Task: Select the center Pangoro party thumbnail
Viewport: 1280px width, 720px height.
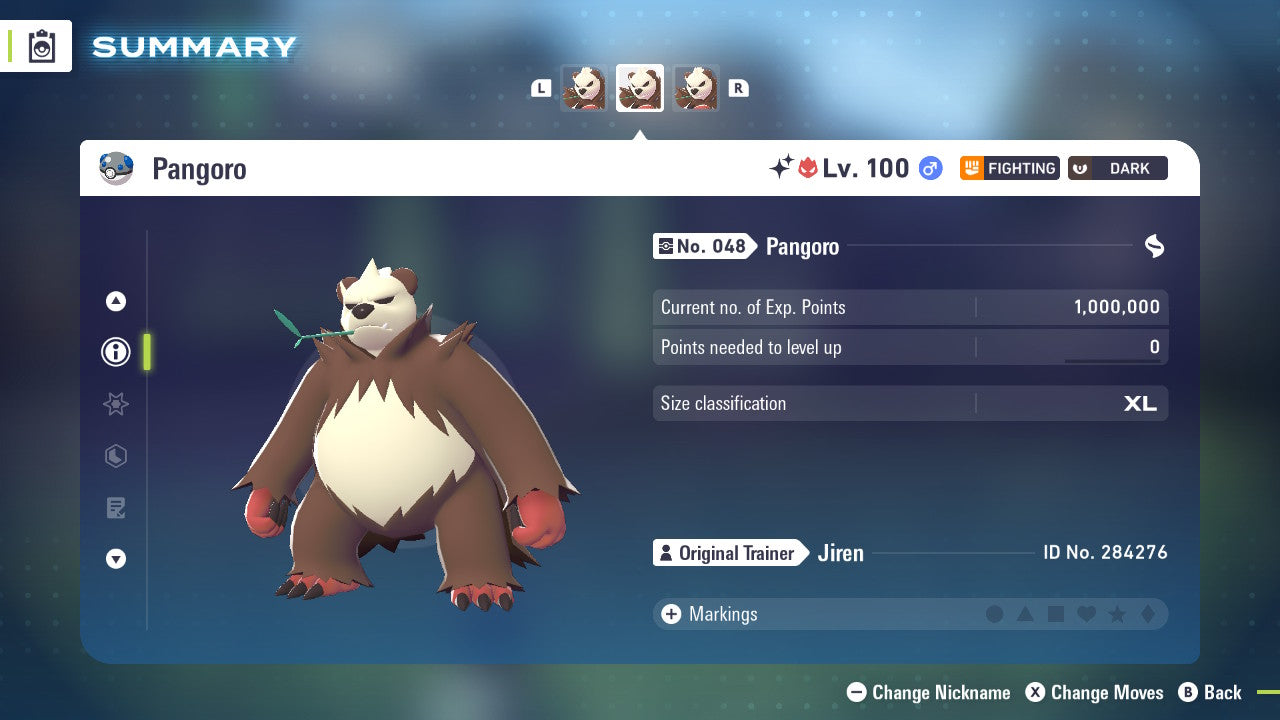Action: click(640, 88)
